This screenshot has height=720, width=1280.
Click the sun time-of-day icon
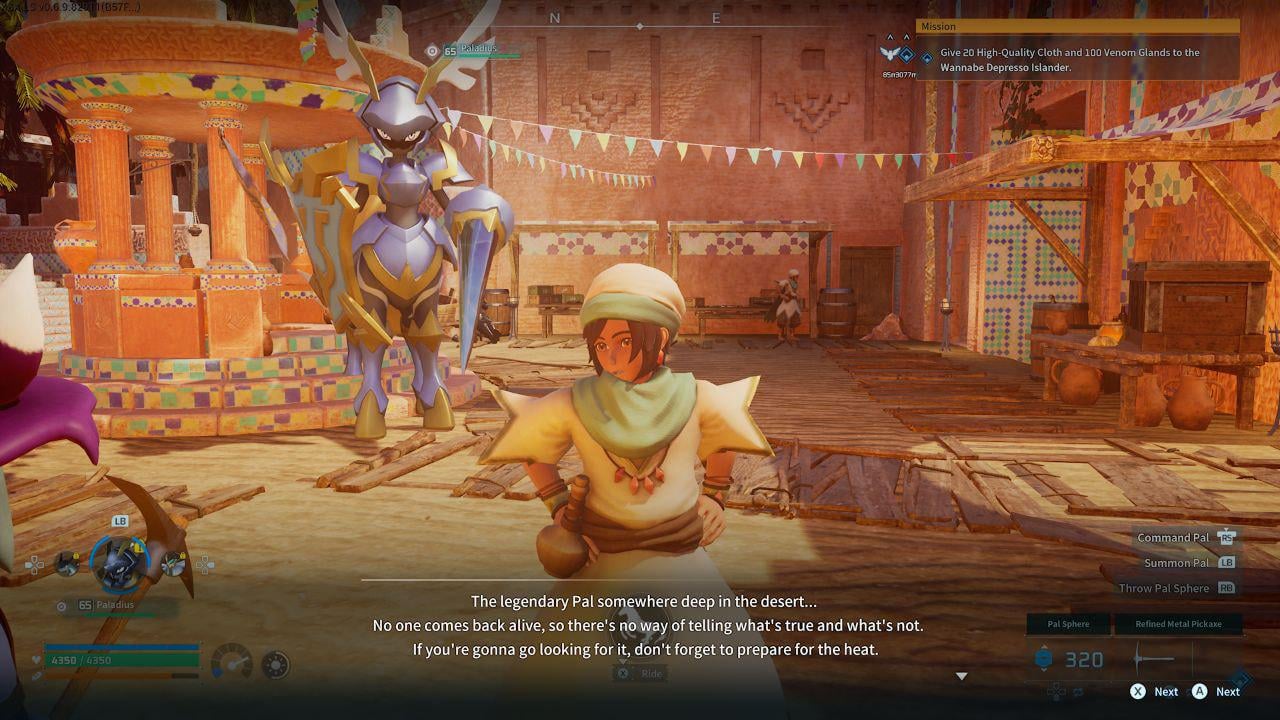tap(275, 664)
